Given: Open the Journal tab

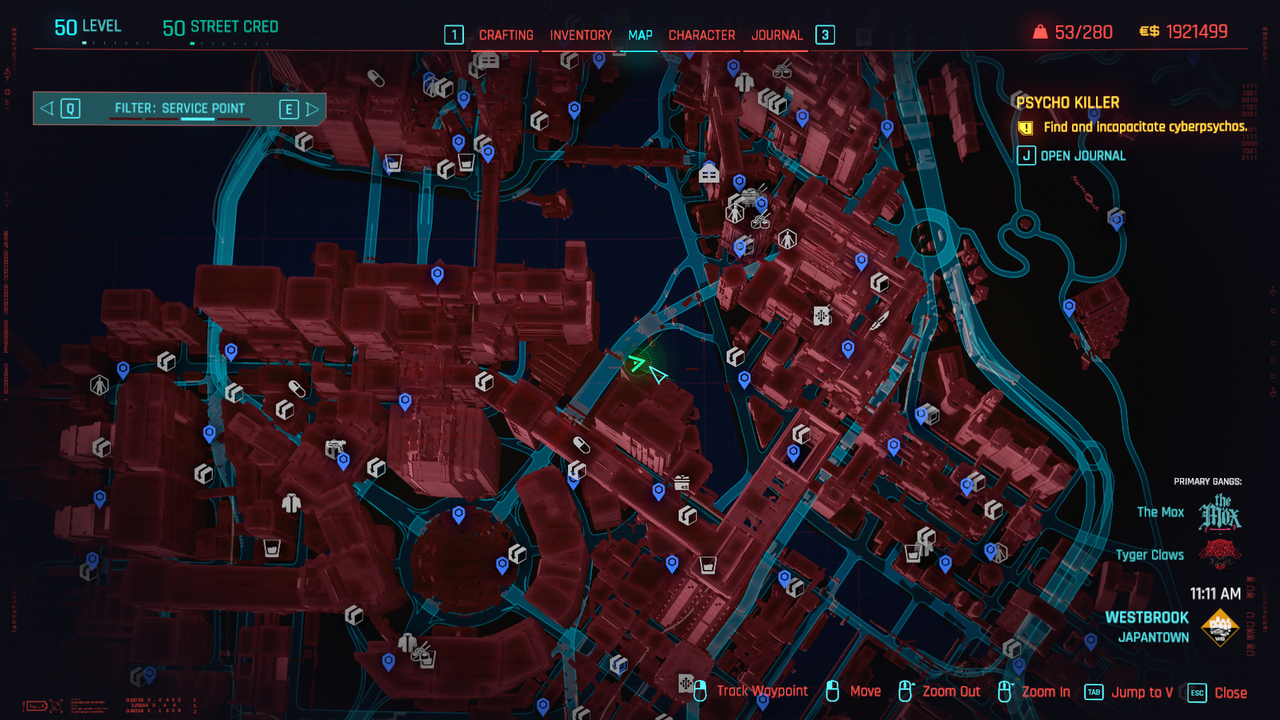Looking at the screenshot, I should tap(777, 35).
